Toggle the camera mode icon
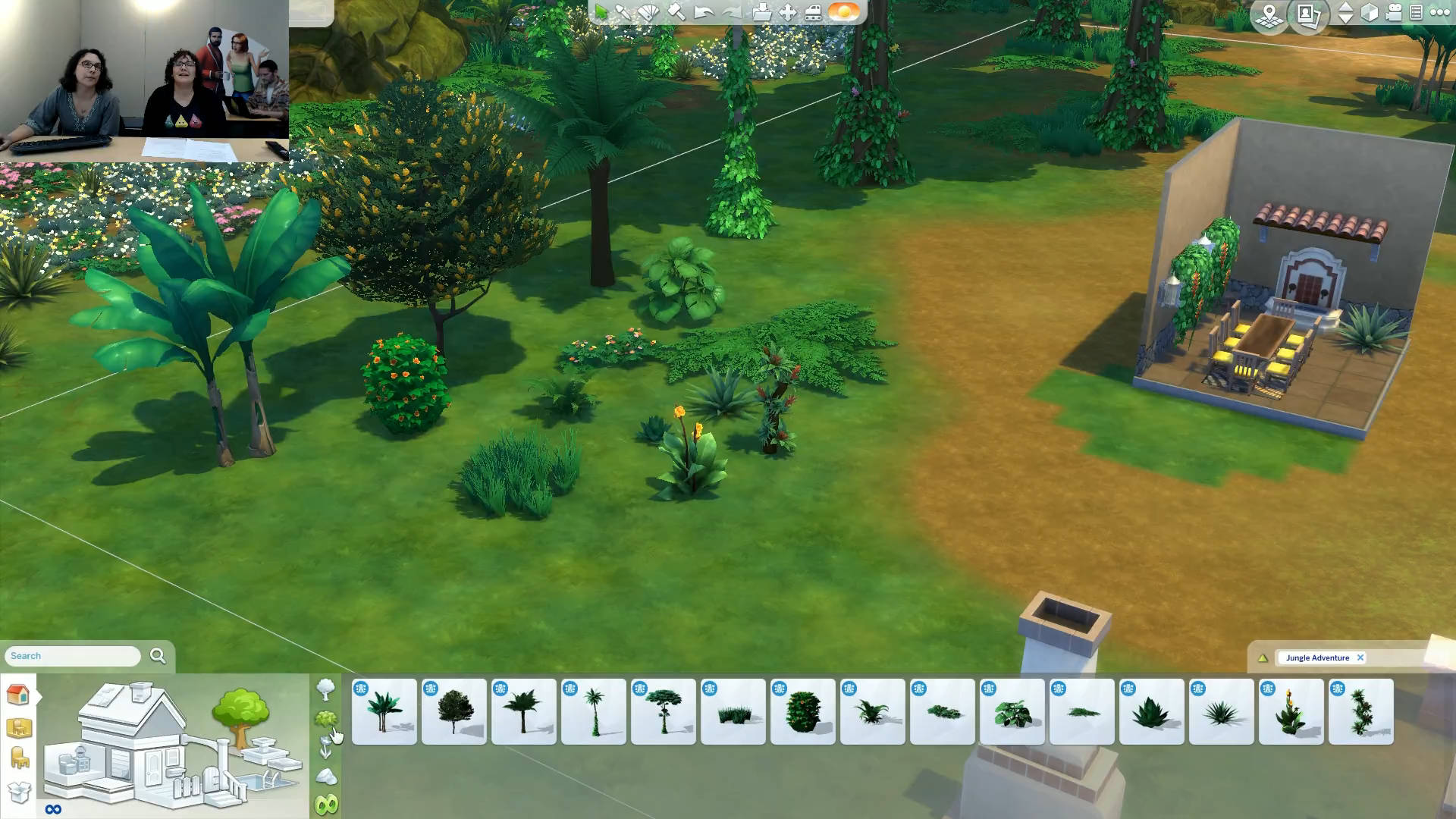The image size is (1456, 819). coord(1393,12)
